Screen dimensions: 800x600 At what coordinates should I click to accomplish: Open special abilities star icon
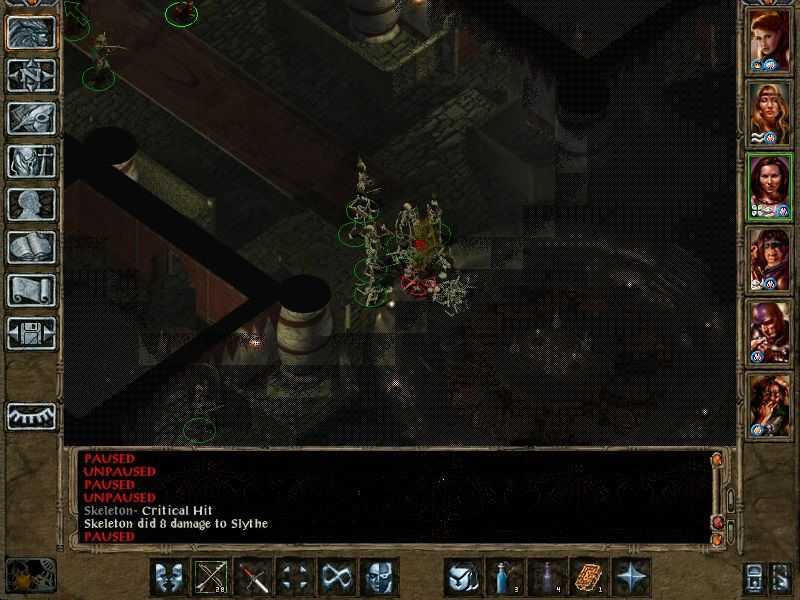(631, 577)
